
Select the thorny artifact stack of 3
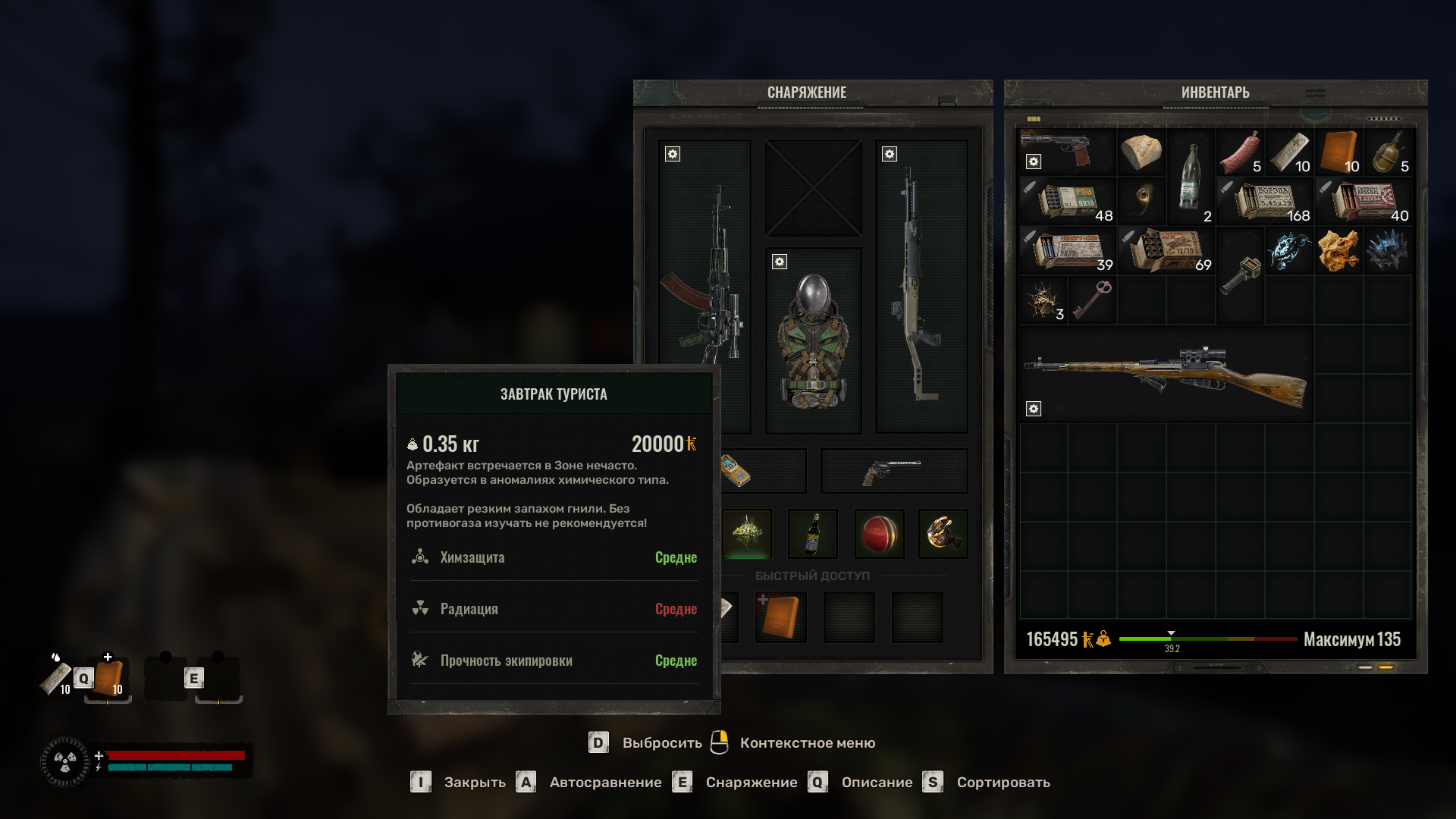click(x=1043, y=299)
